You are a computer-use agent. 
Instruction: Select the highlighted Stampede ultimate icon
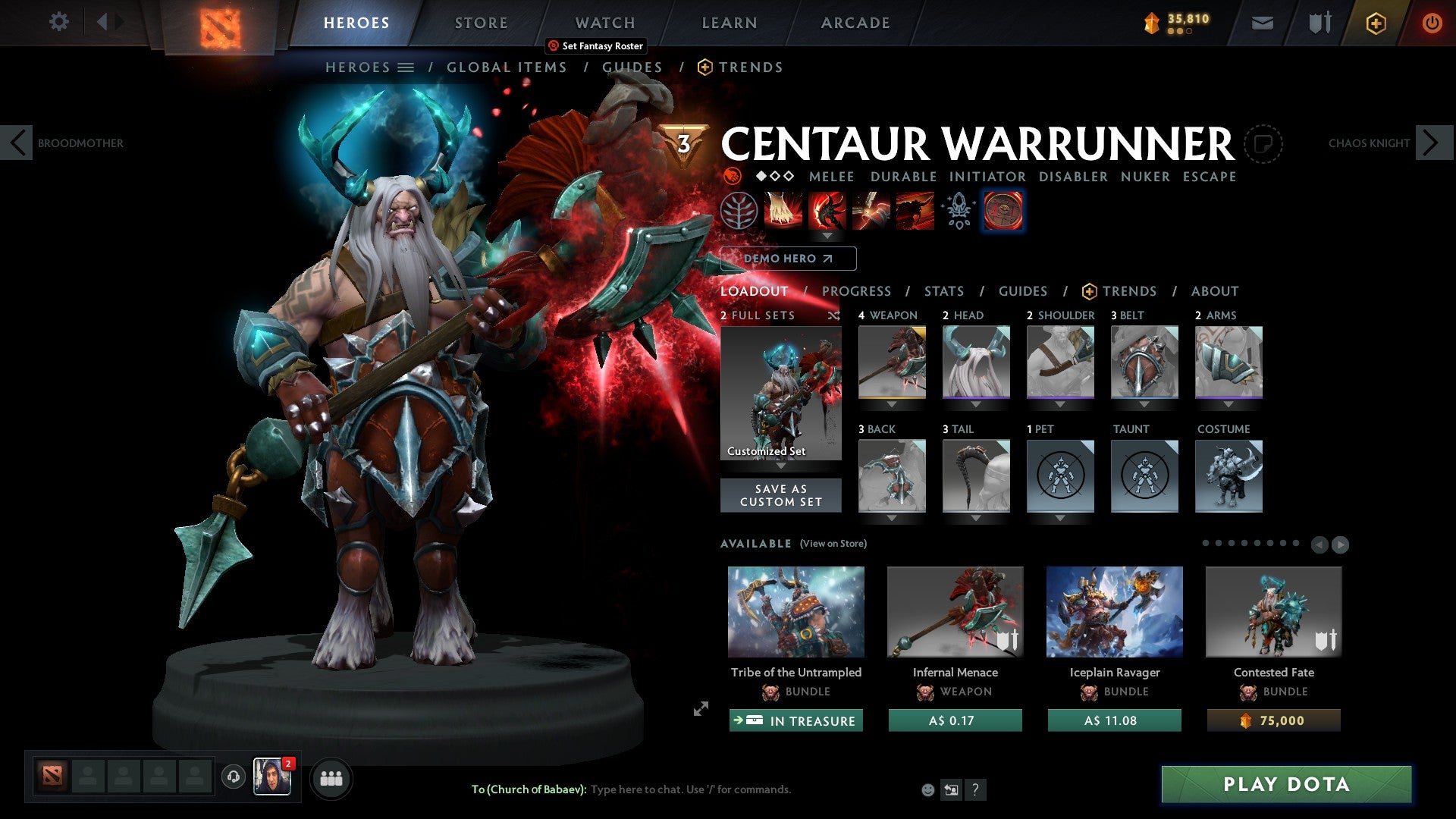(1003, 211)
